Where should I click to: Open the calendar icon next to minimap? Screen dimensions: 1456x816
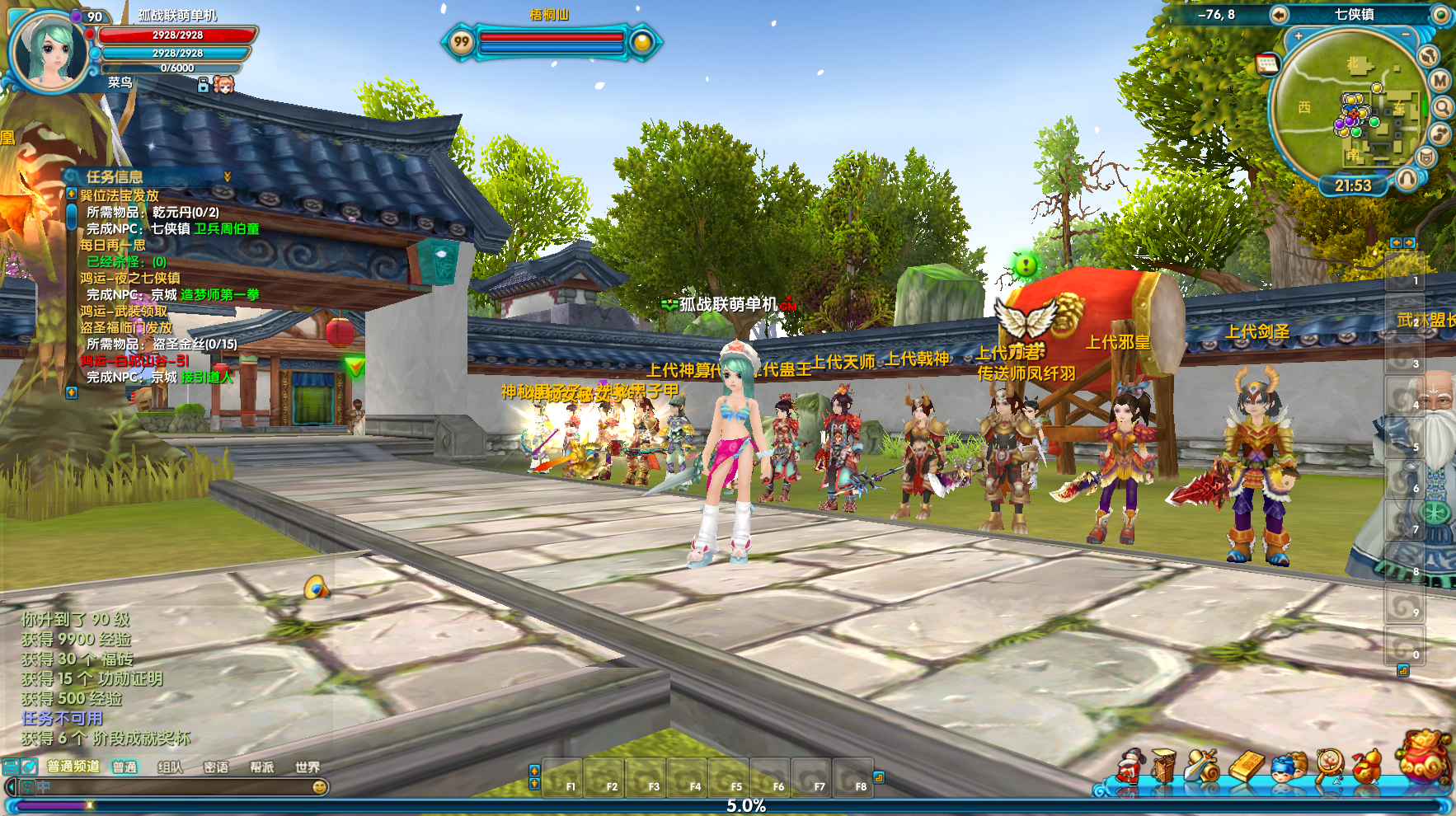pyautogui.click(x=1267, y=63)
